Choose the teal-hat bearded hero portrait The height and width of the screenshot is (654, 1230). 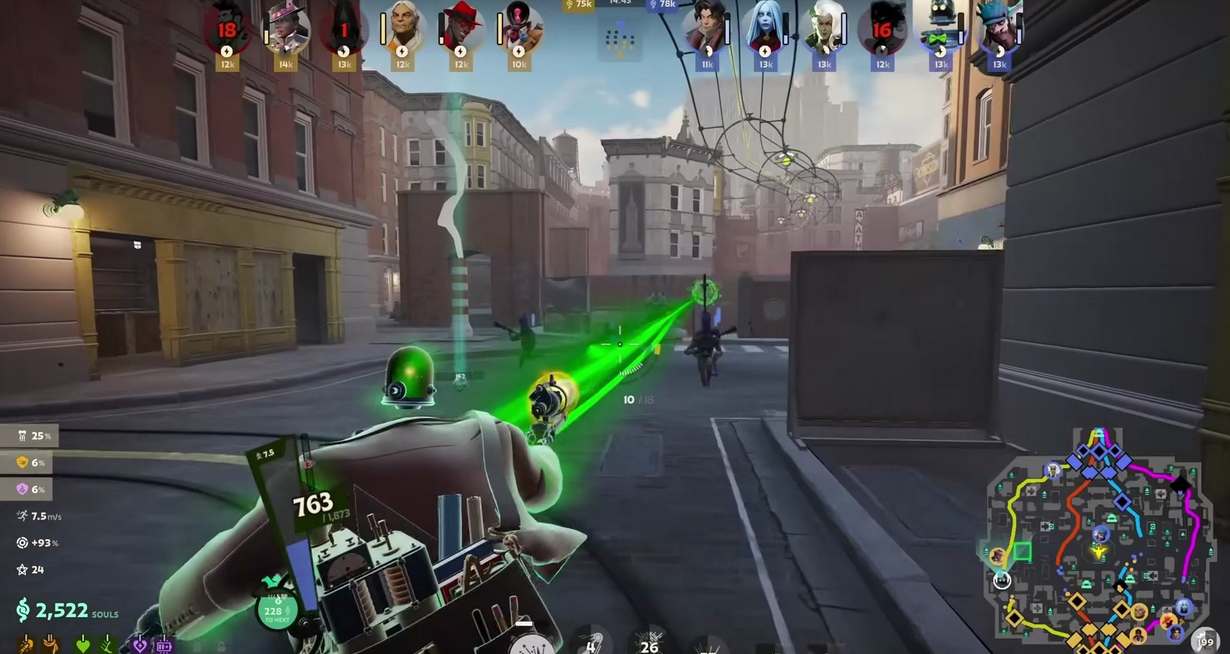tap(998, 27)
